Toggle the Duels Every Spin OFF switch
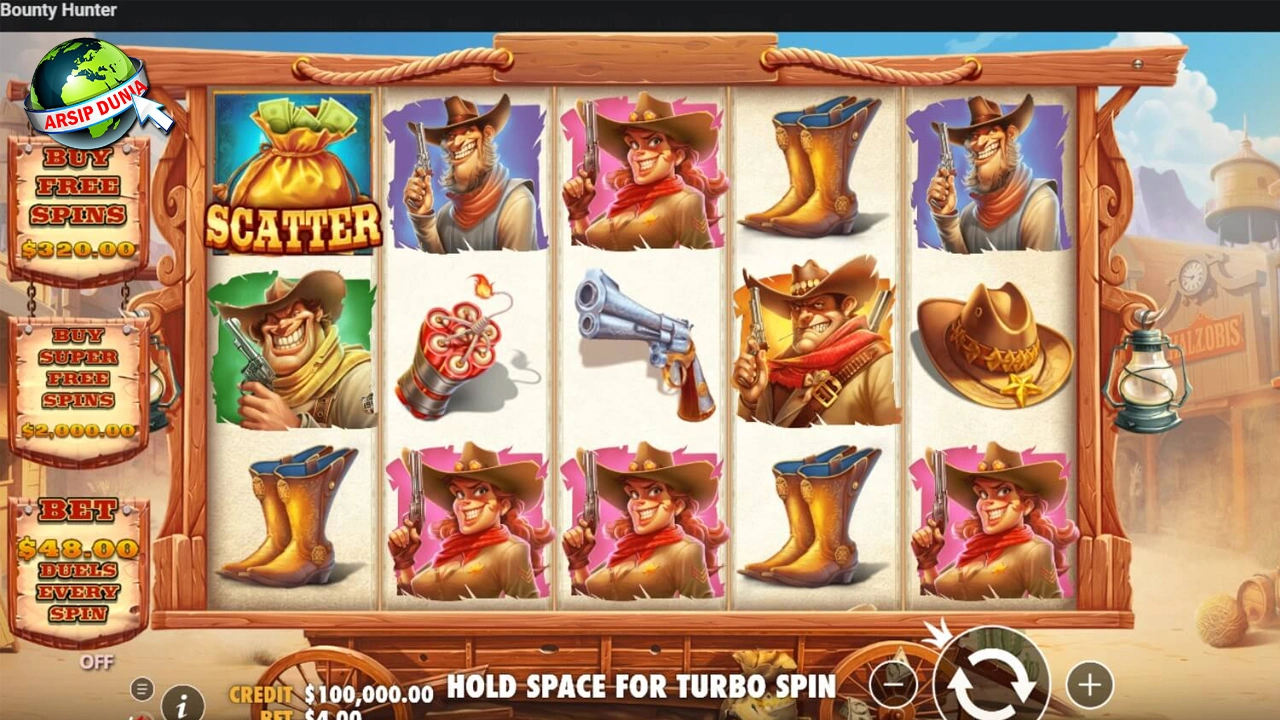 coord(100,662)
